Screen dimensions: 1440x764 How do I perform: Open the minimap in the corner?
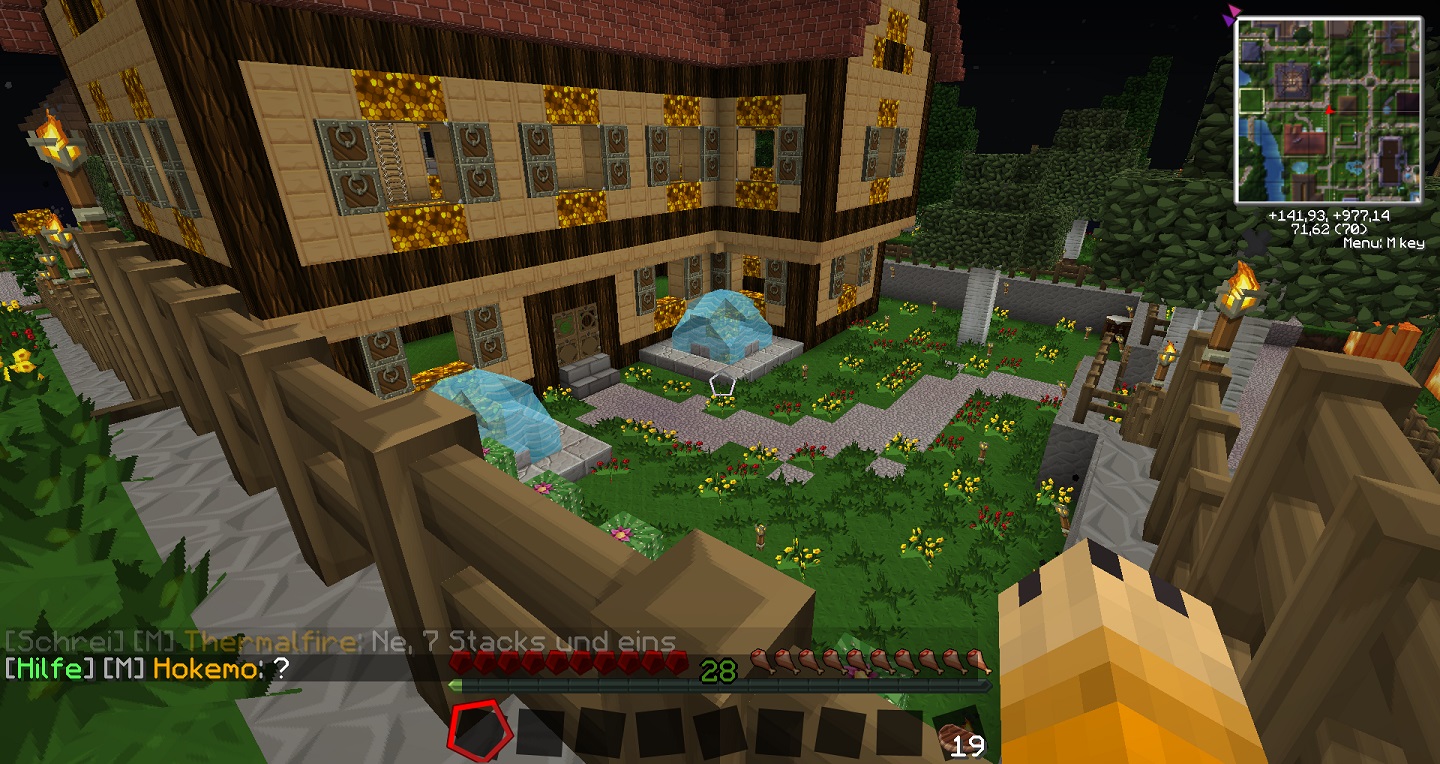1328,110
